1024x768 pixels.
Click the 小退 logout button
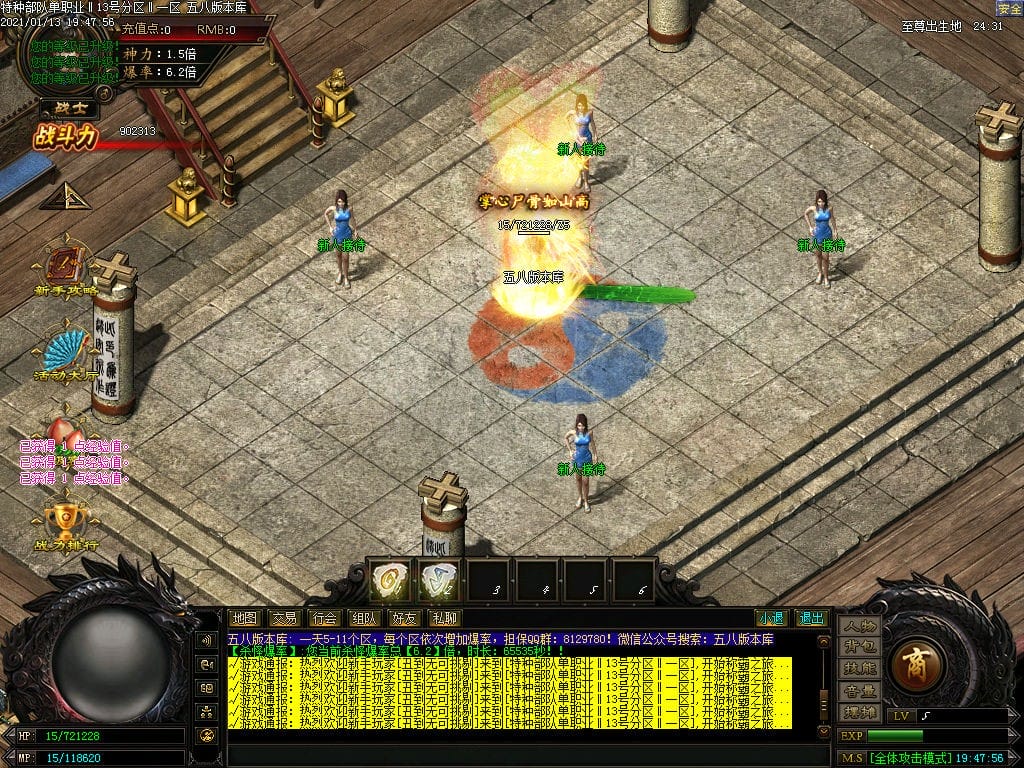(770, 618)
